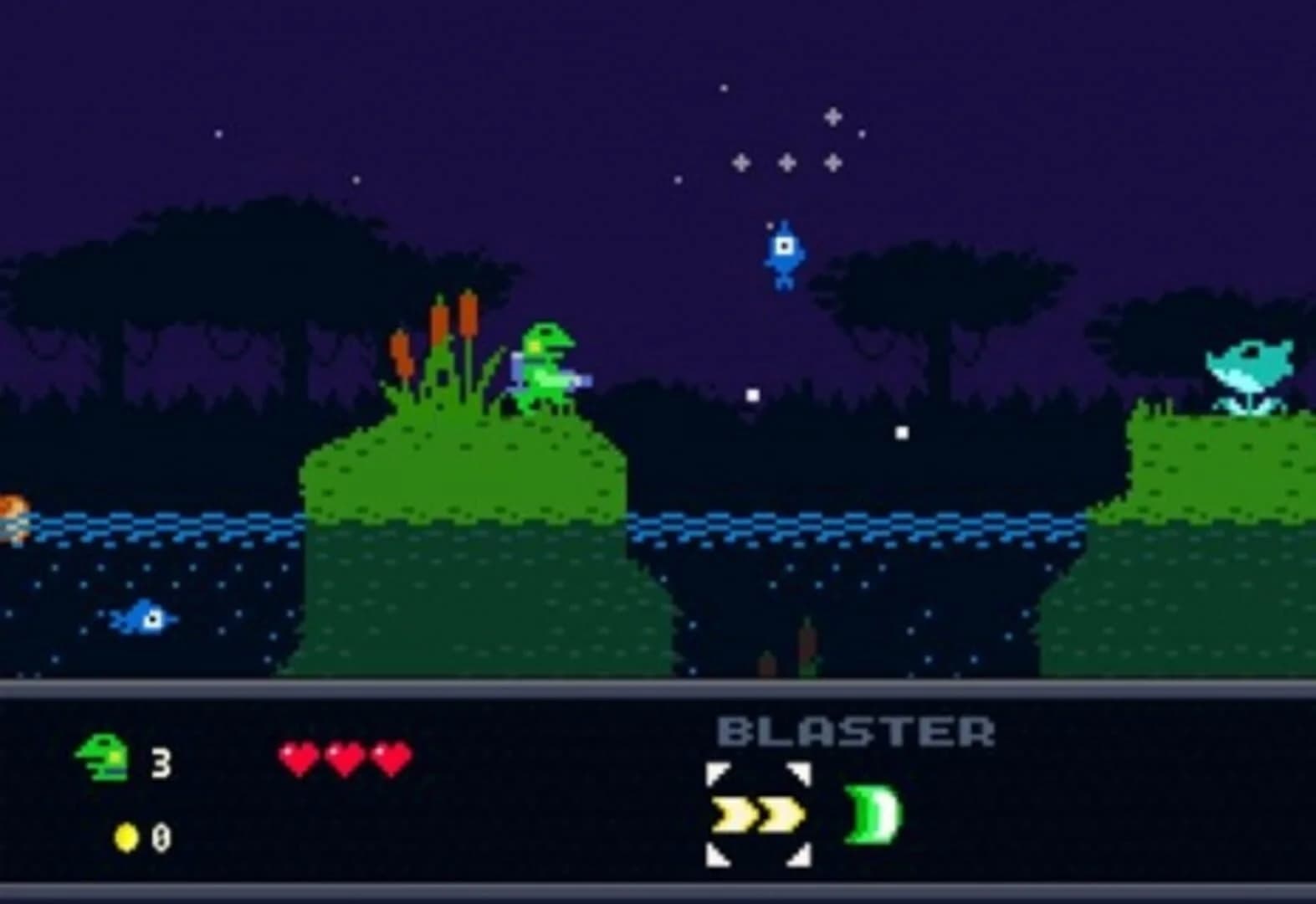Click the frog lives icon in HUD

(103, 758)
